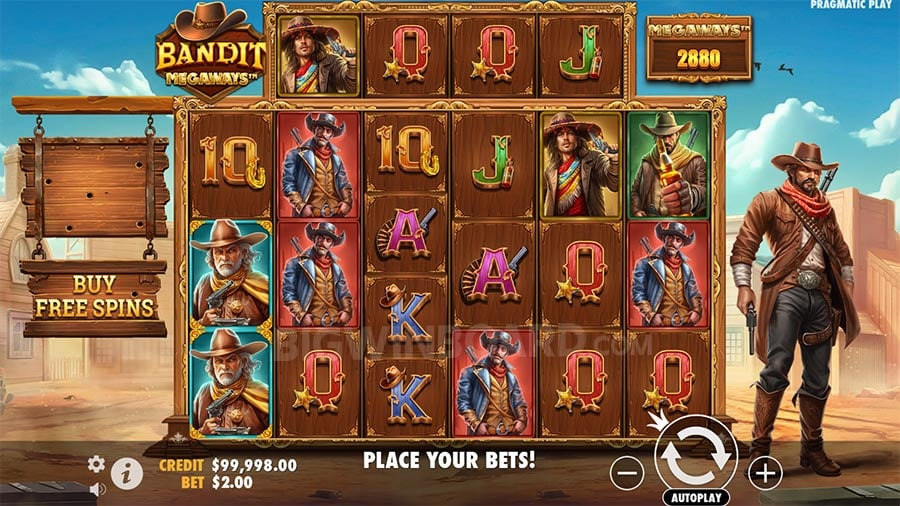The width and height of the screenshot is (900, 506).
Task: Toggle the sound speaker icon
Action: (97, 489)
